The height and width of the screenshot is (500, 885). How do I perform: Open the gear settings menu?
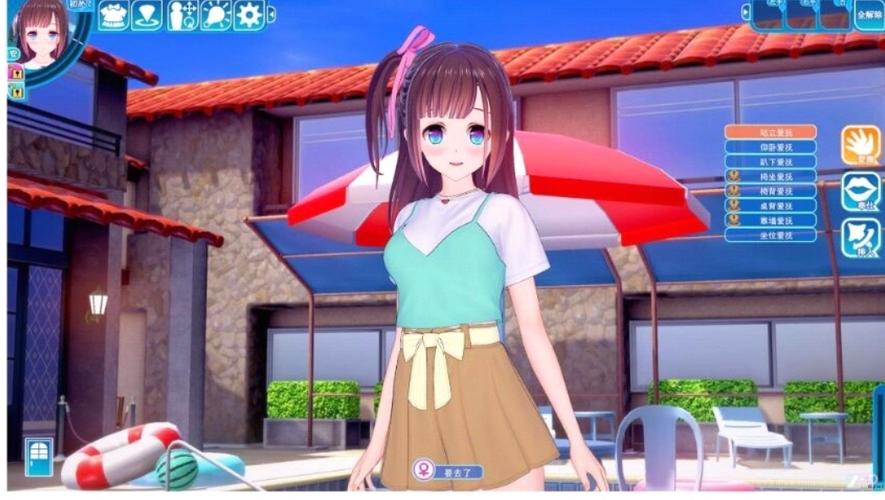pos(248,15)
